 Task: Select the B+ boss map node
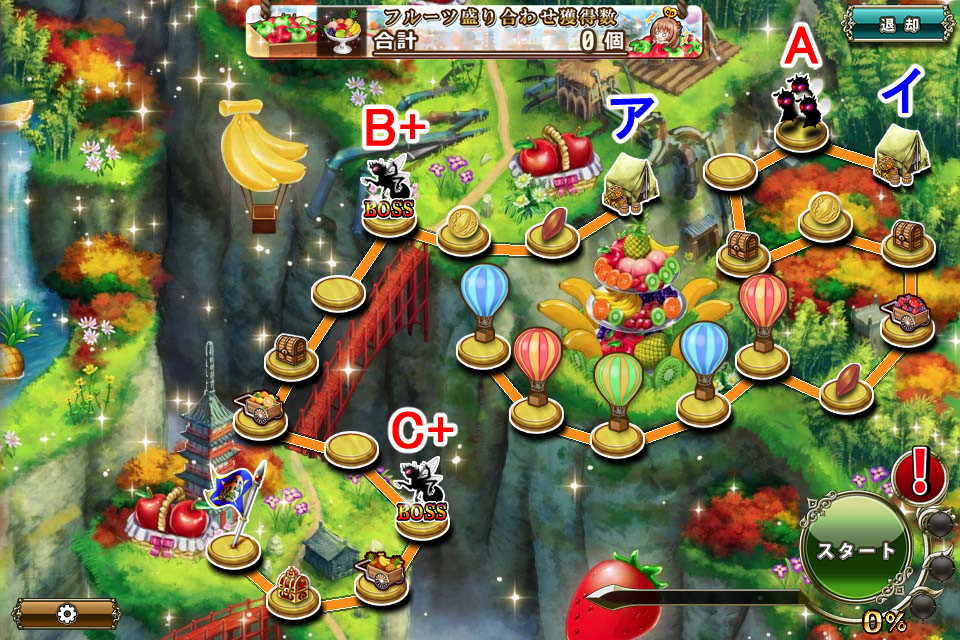[388, 200]
